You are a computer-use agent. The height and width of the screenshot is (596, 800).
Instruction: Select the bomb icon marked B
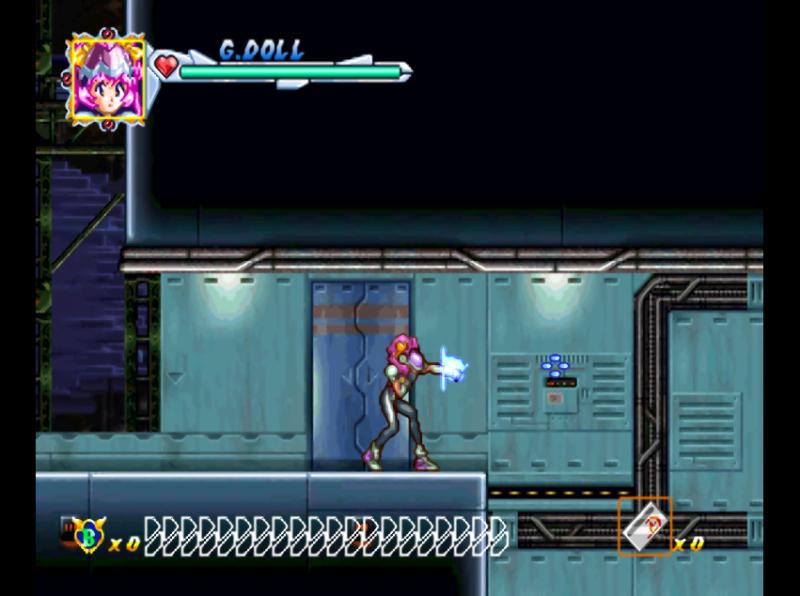89,534
